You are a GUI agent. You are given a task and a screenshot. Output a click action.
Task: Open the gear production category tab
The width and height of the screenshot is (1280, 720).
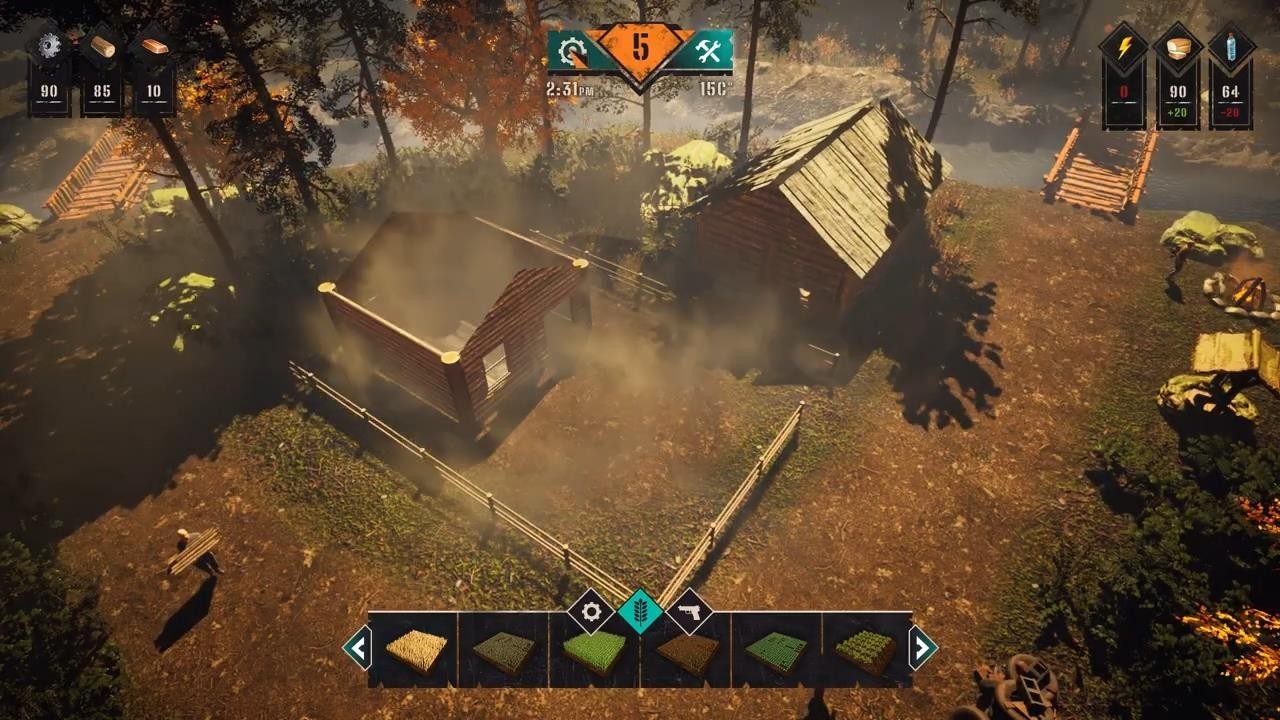591,611
